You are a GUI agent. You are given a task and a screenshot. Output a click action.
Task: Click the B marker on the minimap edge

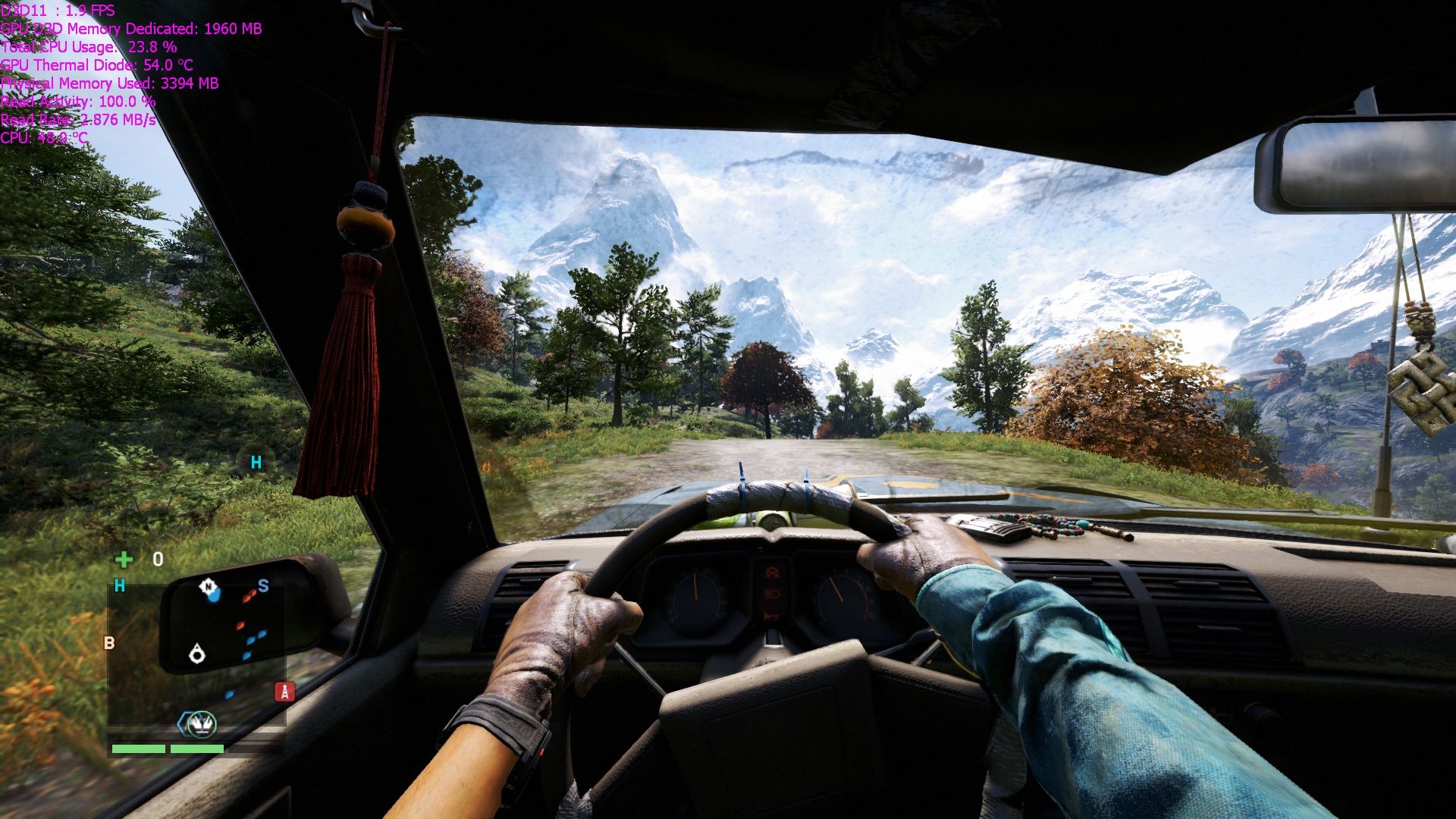pos(109,643)
